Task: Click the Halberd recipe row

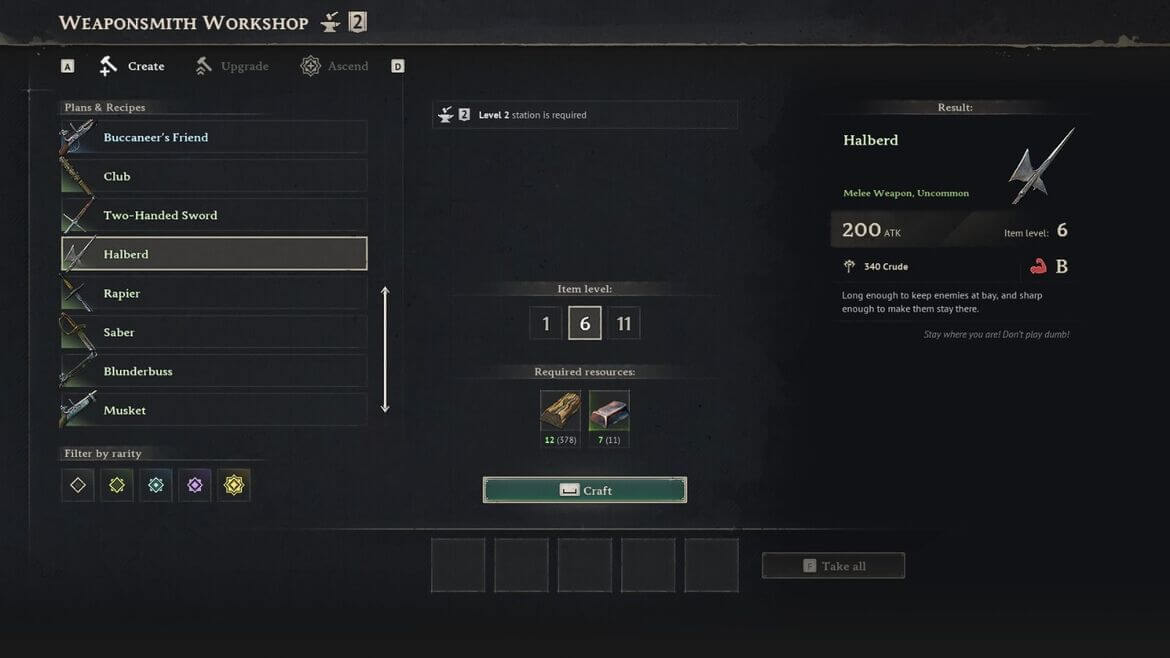Action: 214,254
